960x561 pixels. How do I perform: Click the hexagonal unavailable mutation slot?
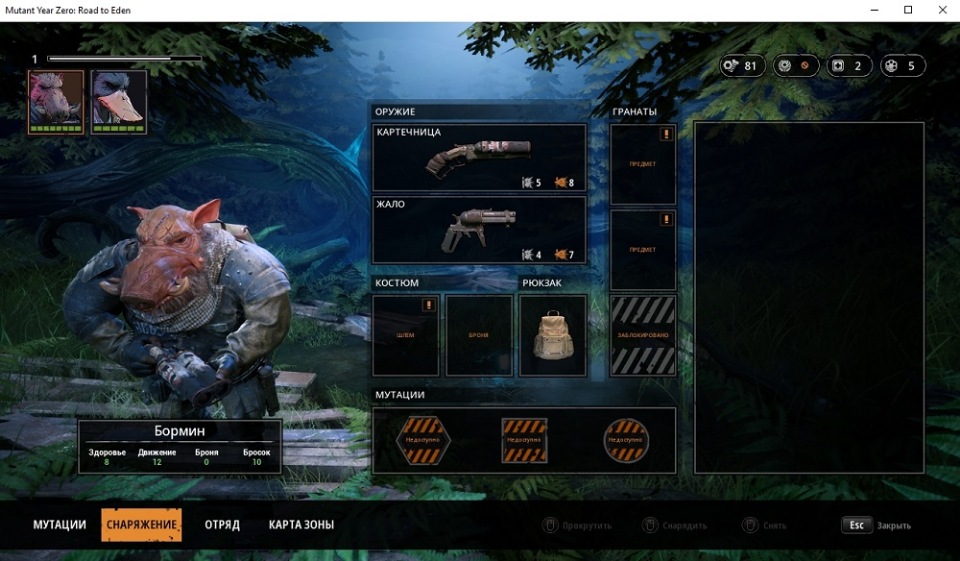click(x=421, y=440)
